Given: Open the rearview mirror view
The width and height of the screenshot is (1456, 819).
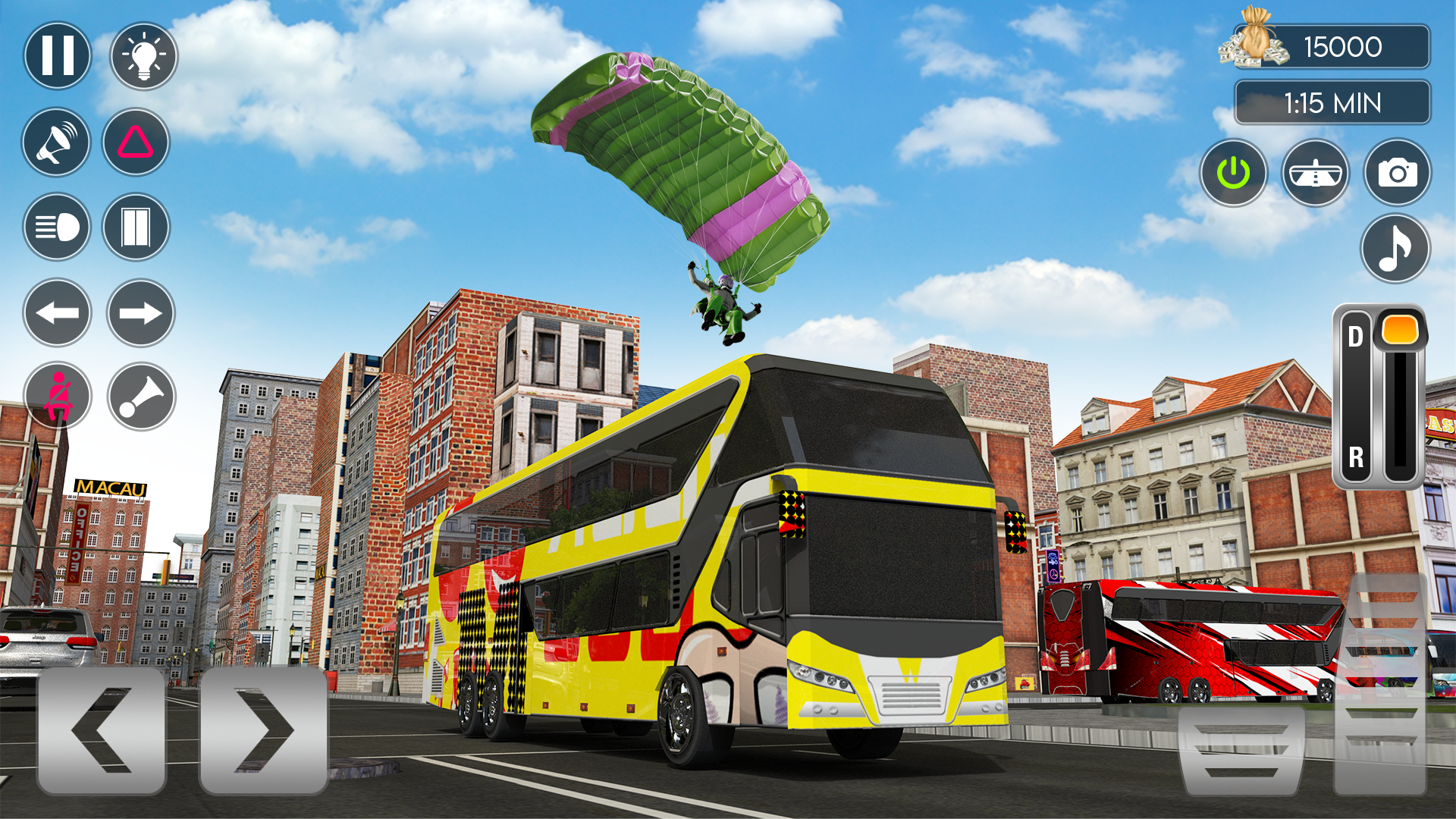Looking at the screenshot, I should click(x=1317, y=172).
